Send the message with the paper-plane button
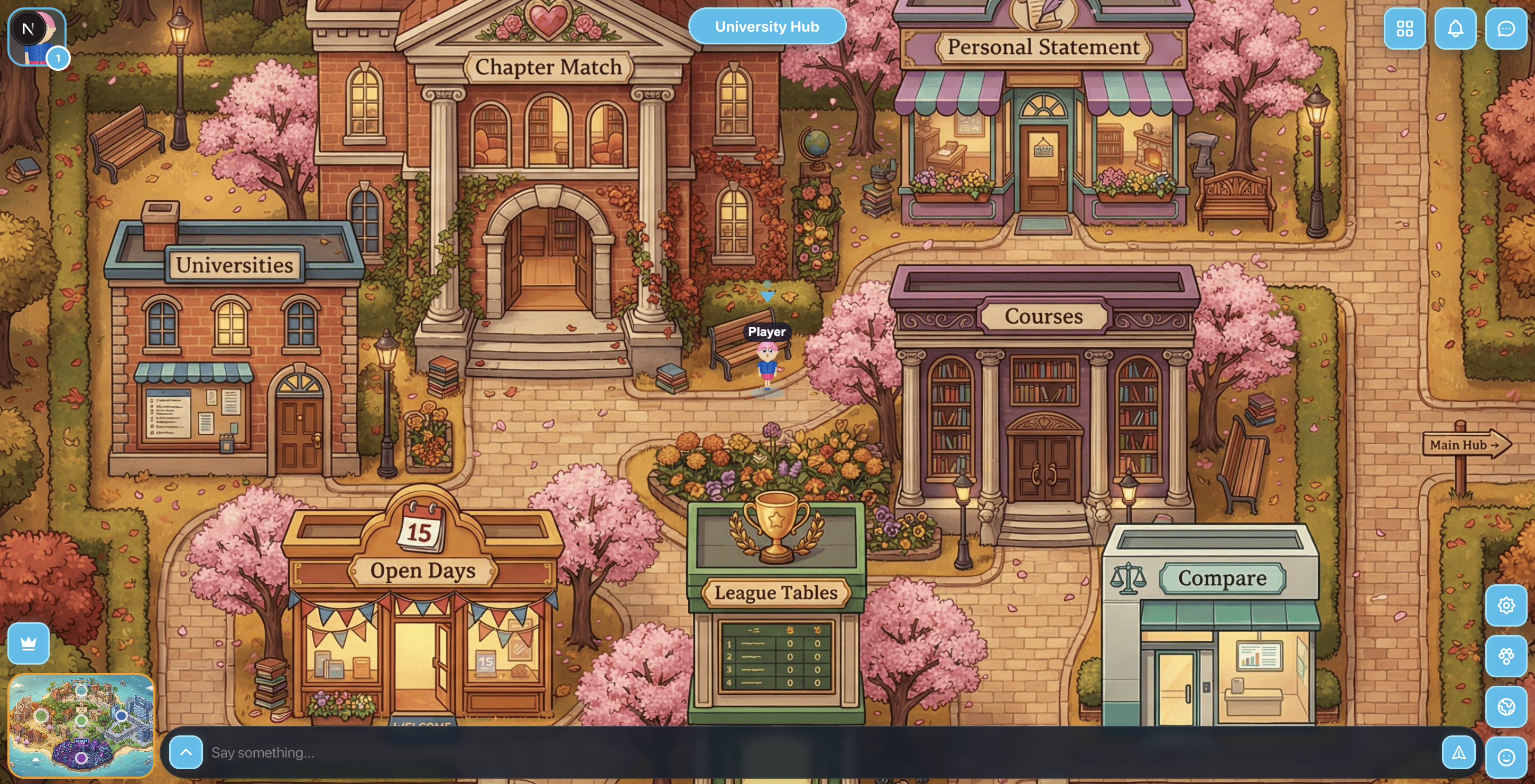This screenshot has height=784, width=1535. coord(1458,752)
